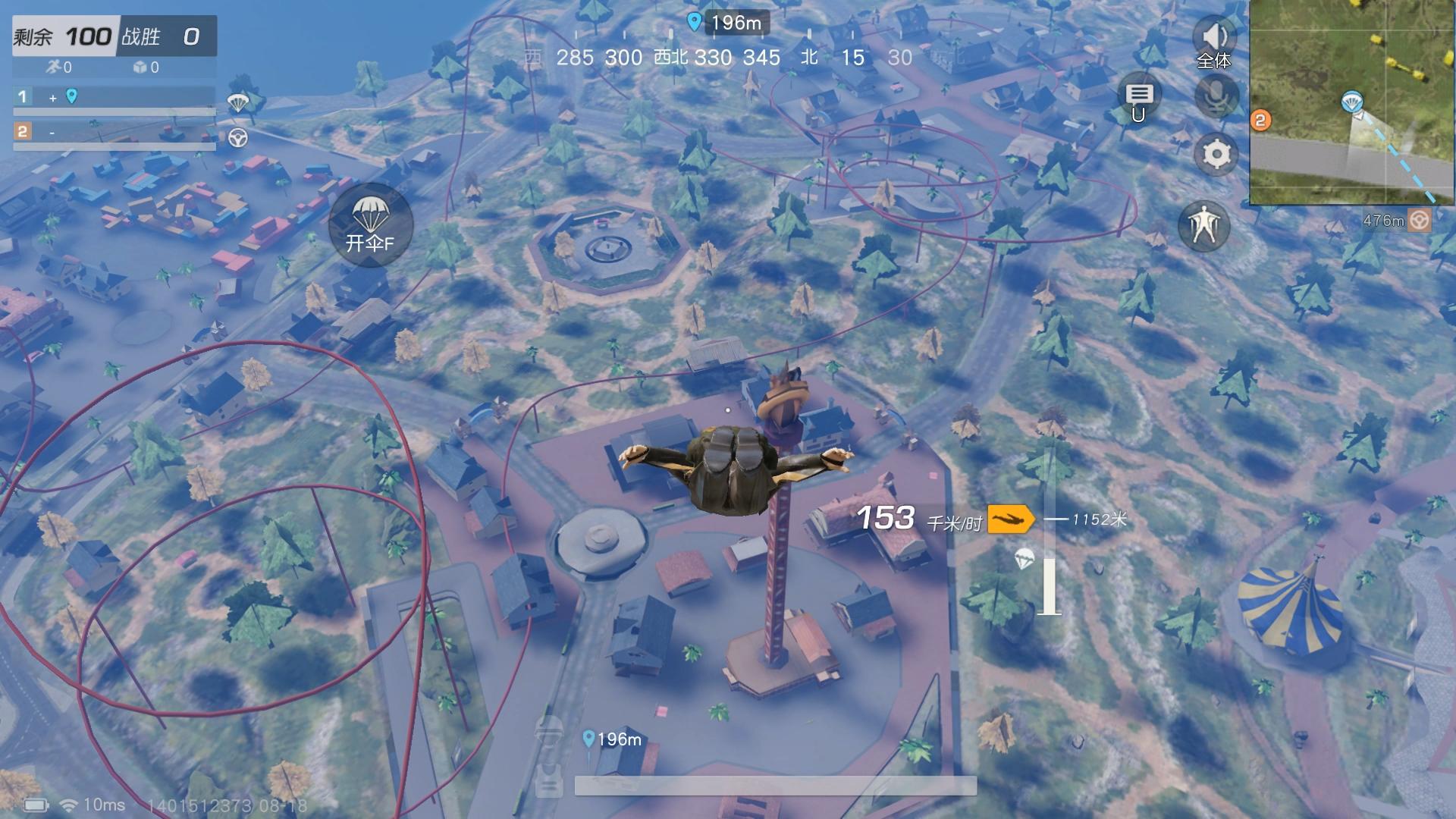
Task: Select teammate row number 2
Action: (114, 133)
